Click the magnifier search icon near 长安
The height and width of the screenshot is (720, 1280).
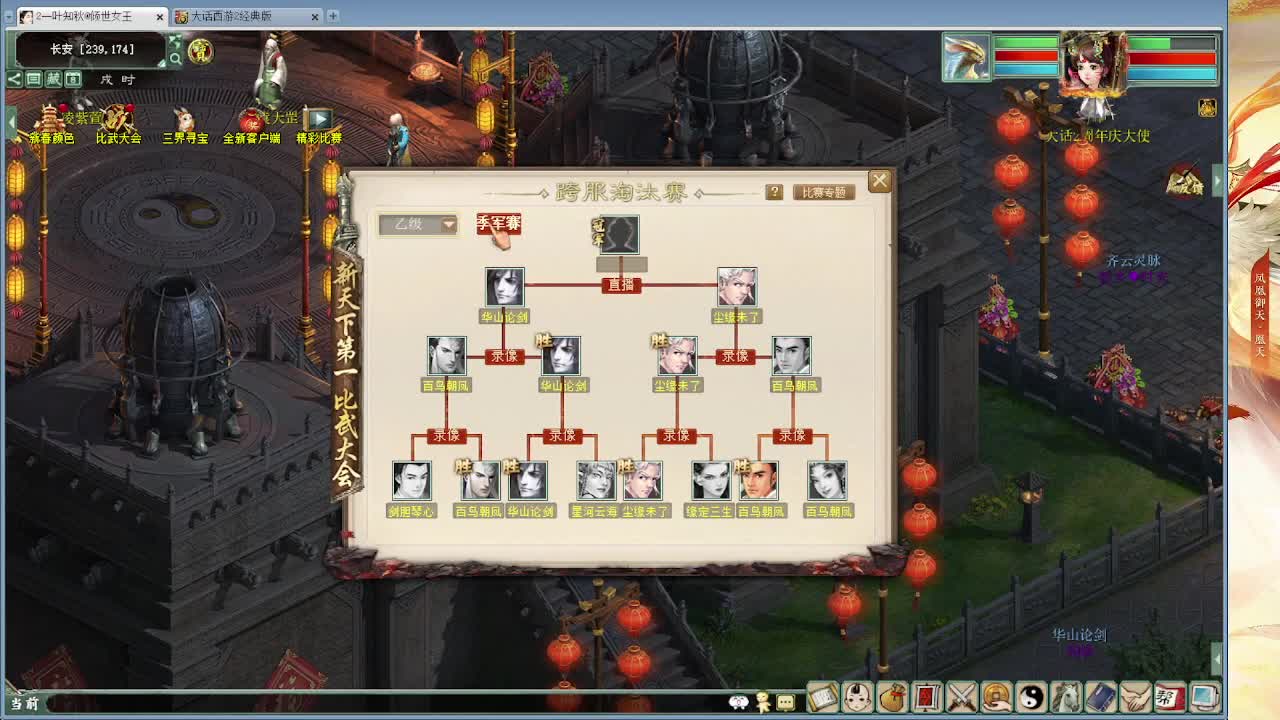point(175,58)
